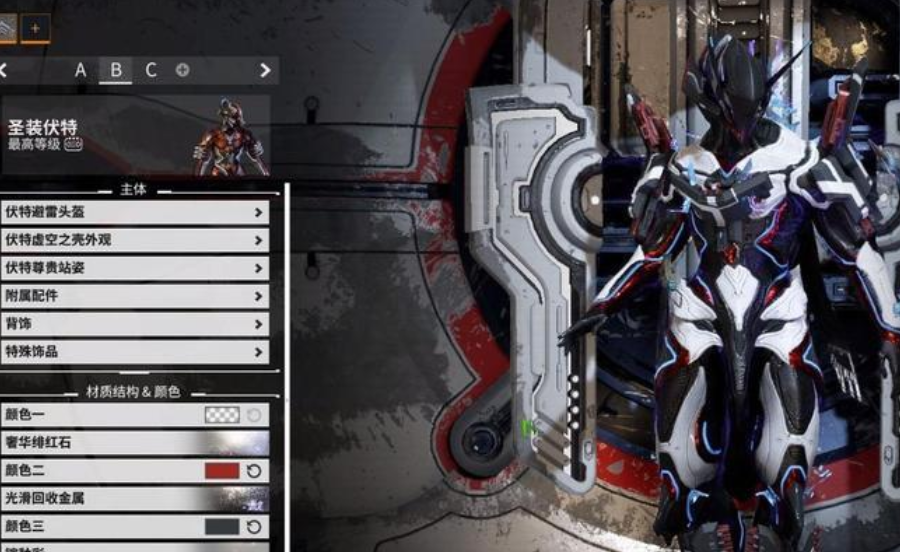Reset 颜色三 to default
Image resolution: width=900 pixels, height=552 pixels.
click(x=254, y=526)
